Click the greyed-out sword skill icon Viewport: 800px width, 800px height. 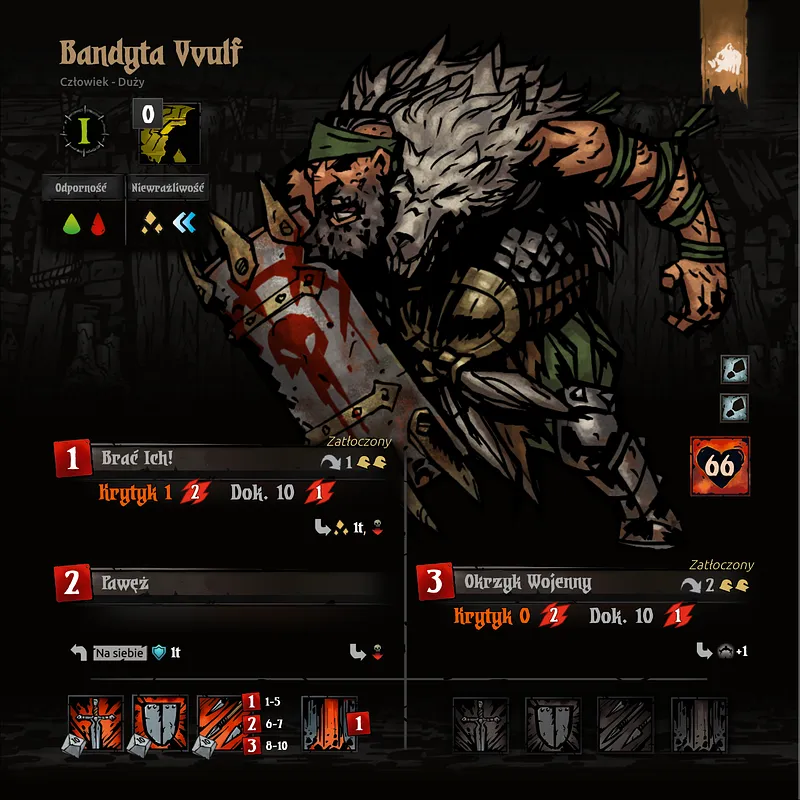click(x=481, y=723)
